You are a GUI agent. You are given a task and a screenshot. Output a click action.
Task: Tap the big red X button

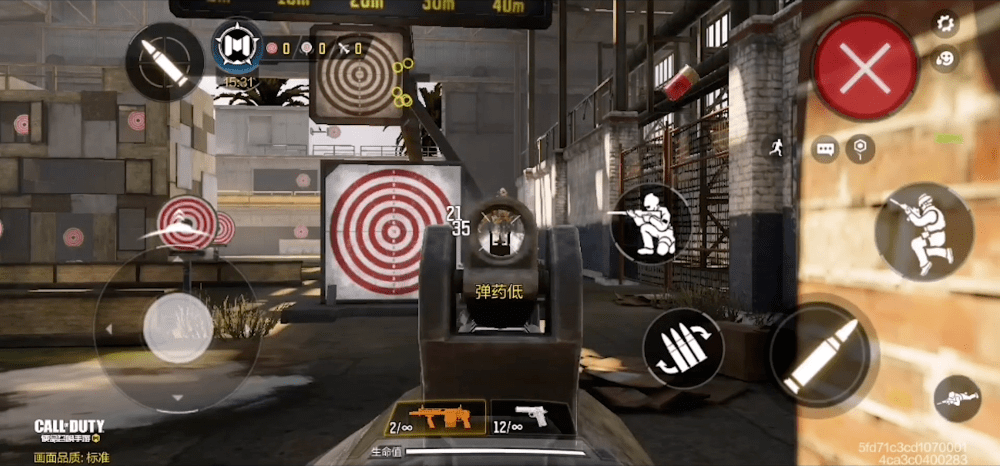[x=865, y=69]
